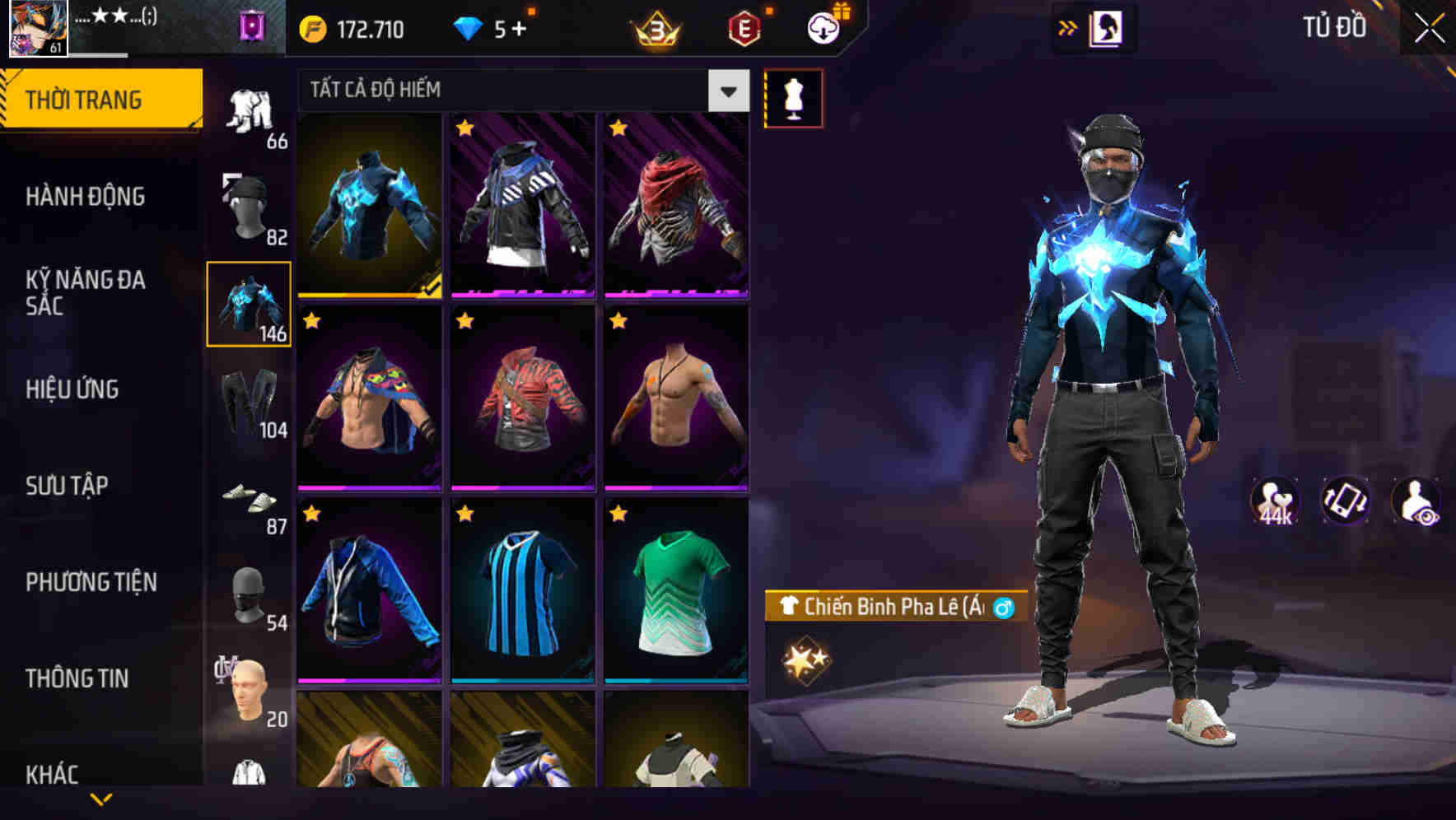Select the PHƯƠNG TIỆN category

tap(91, 582)
